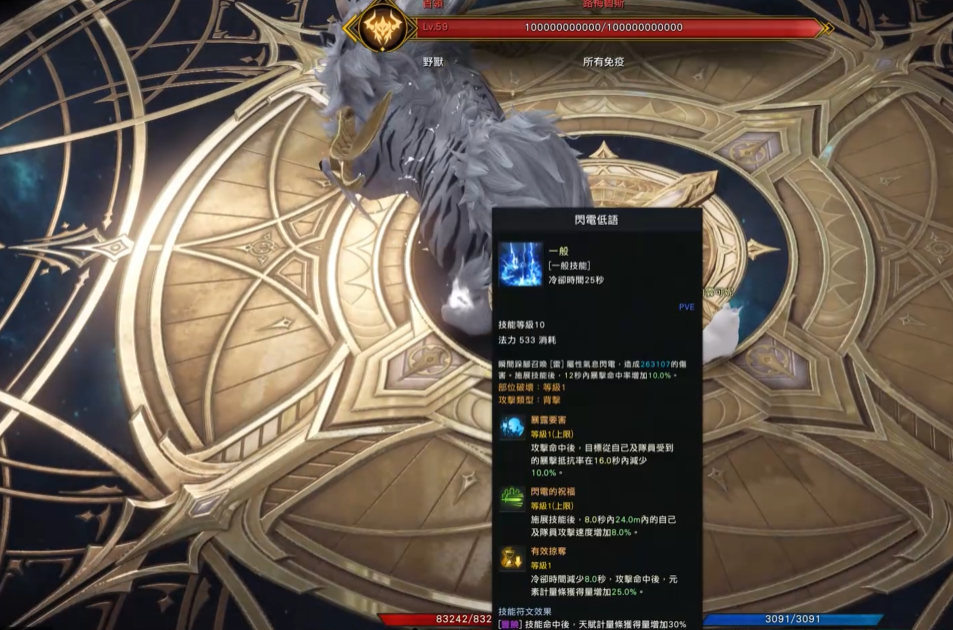Select the 有效掠奪 tripod icon
This screenshot has height=630, width=953.
513,558
